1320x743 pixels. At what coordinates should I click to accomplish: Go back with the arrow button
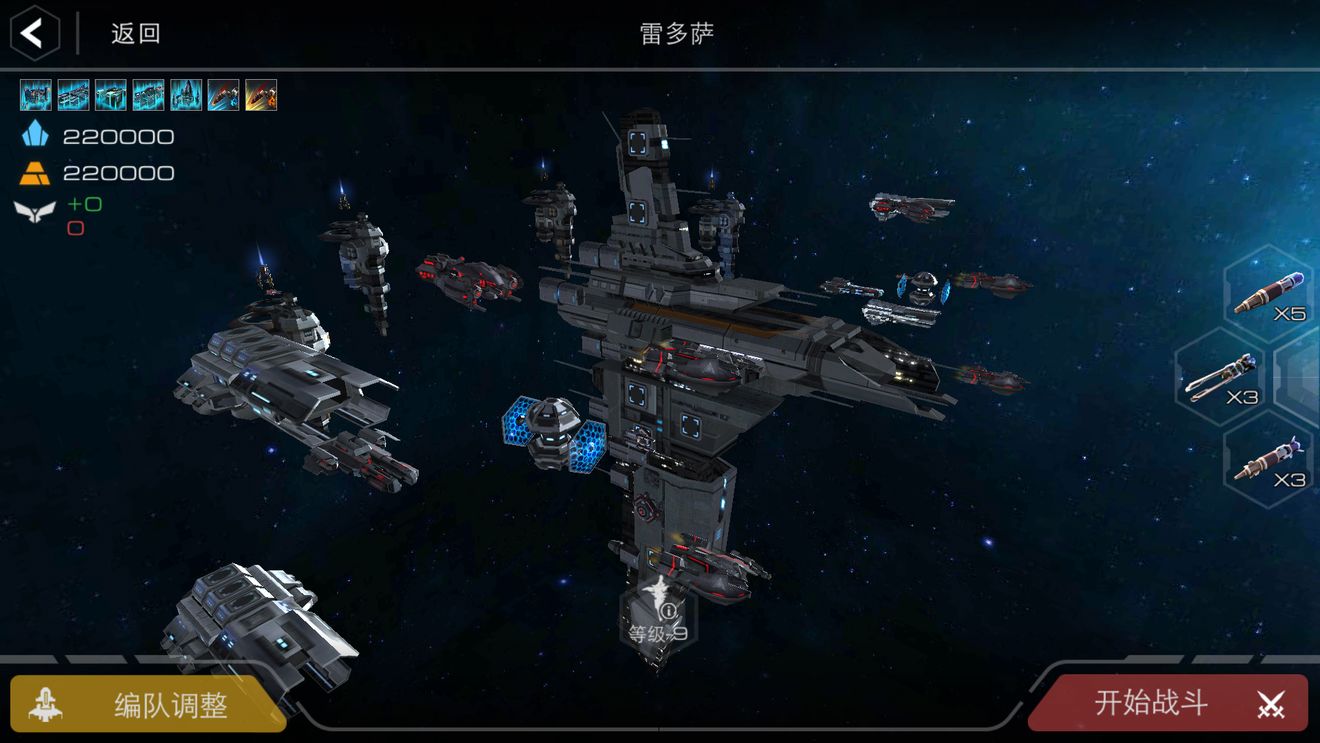pos(34,33)
